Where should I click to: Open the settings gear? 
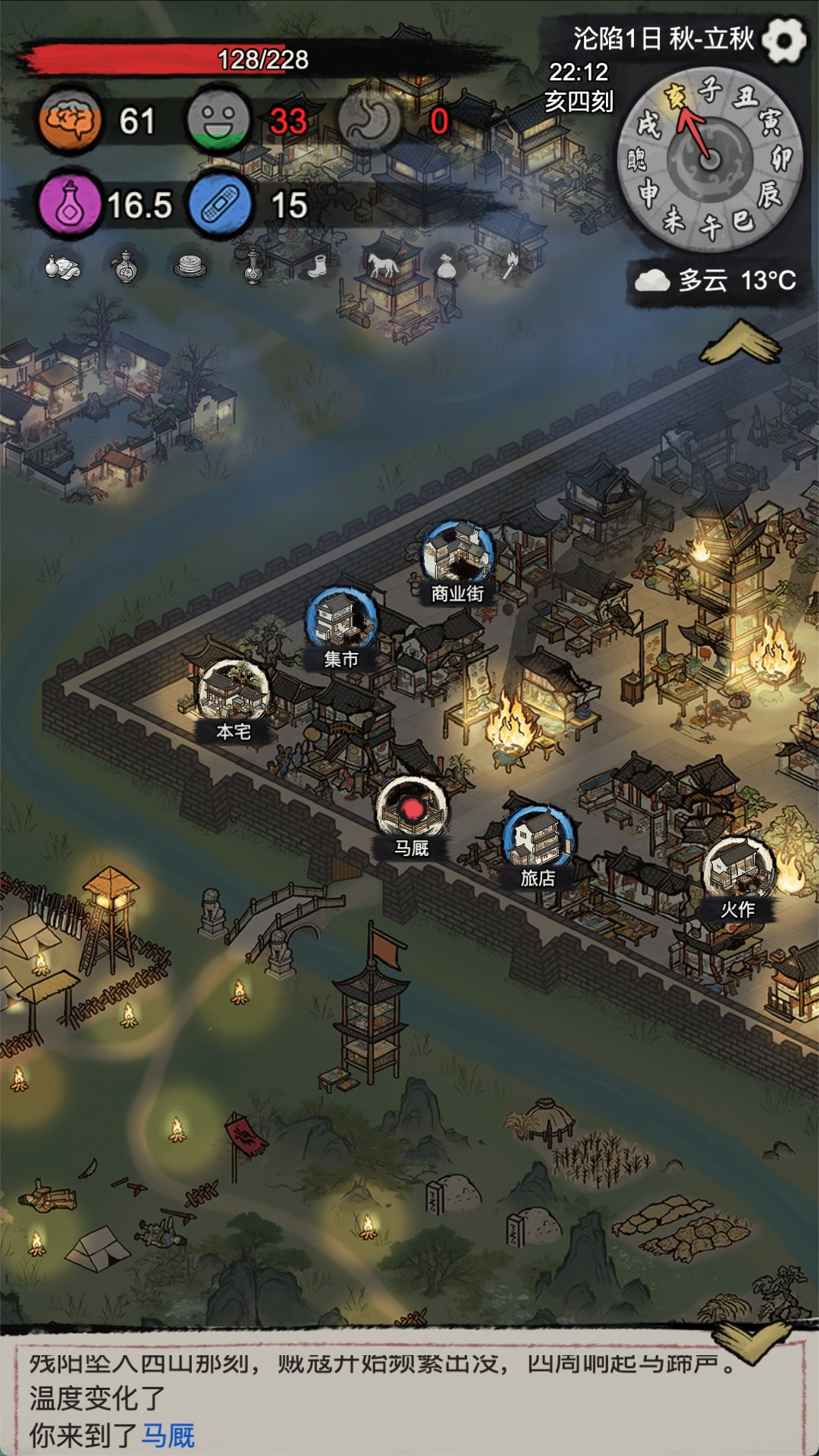(x=783, y=39)
